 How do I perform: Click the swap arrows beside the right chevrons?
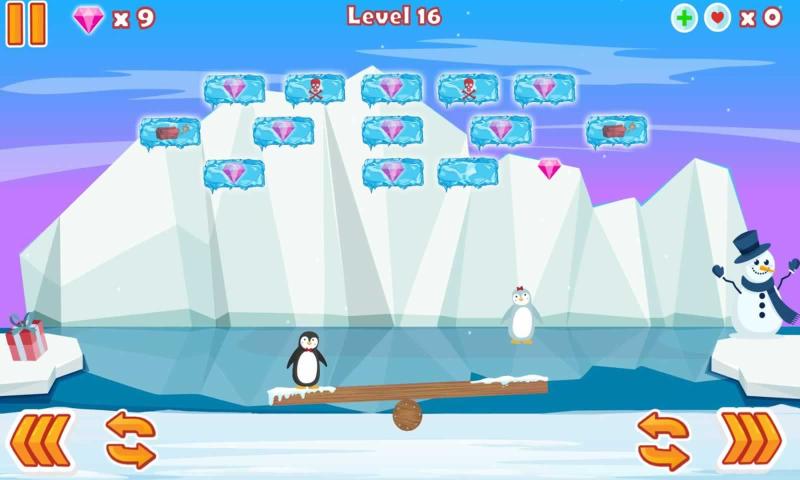pos(663,440)
